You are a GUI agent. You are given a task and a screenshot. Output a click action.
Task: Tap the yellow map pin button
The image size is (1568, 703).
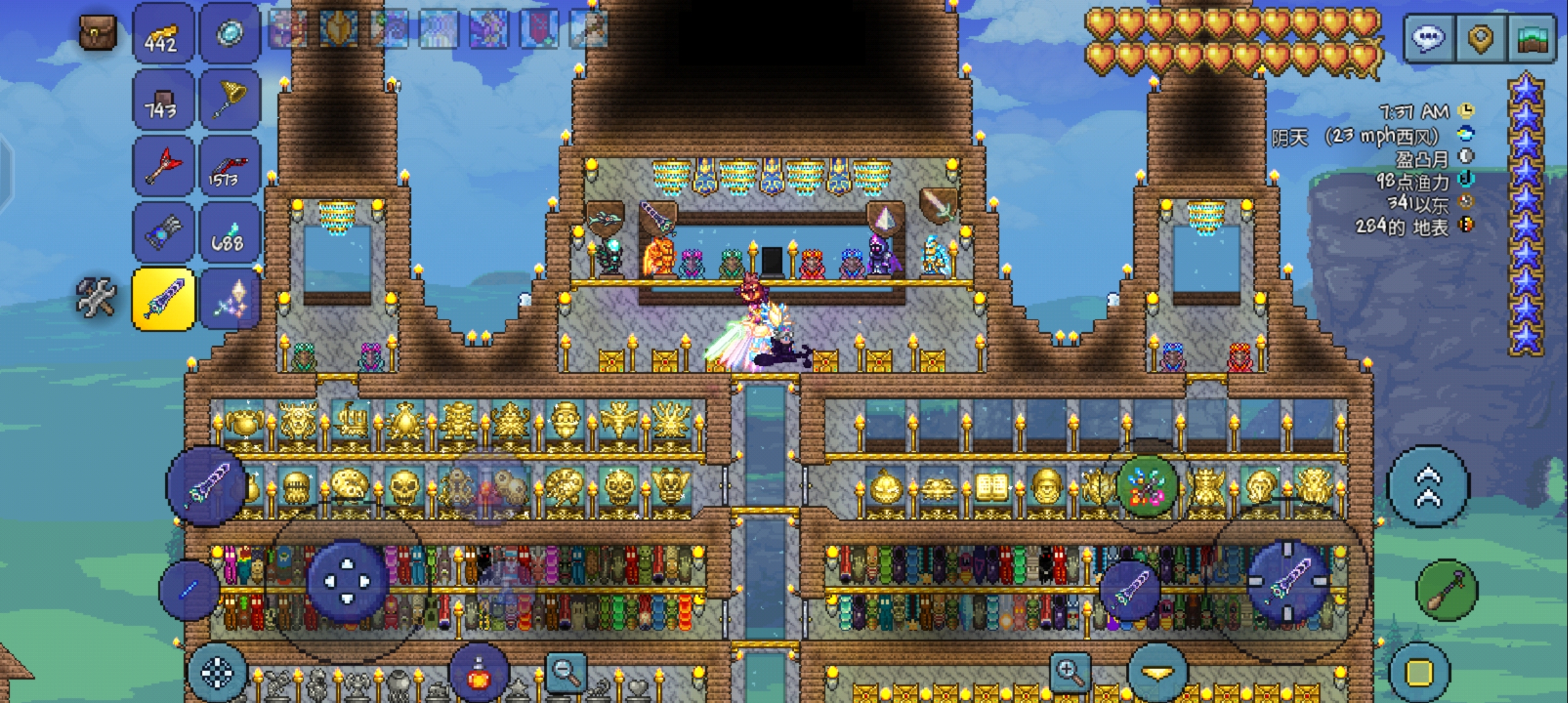pos(1480,38)
